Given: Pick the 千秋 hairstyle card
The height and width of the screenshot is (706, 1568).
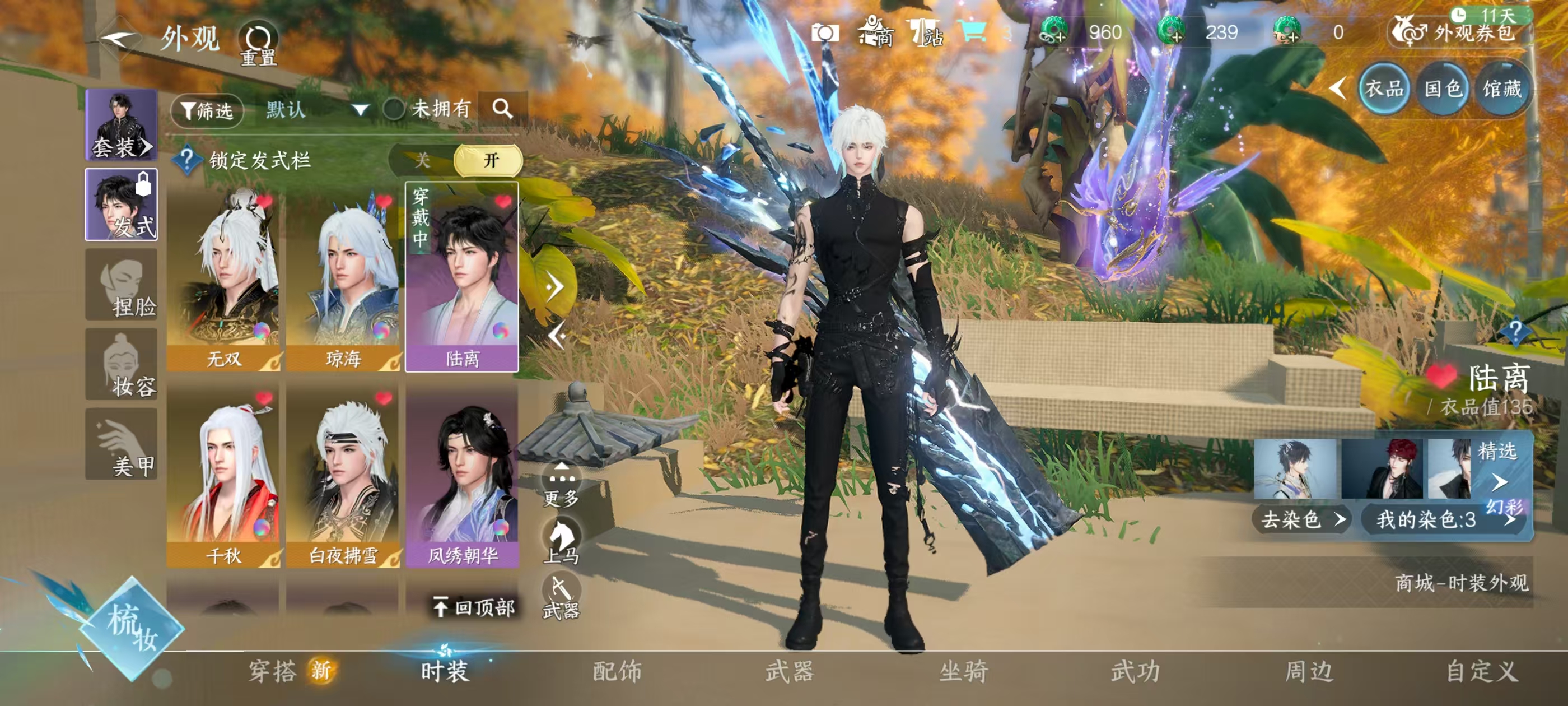Looking at the screenshot, I should pos(223,475).
